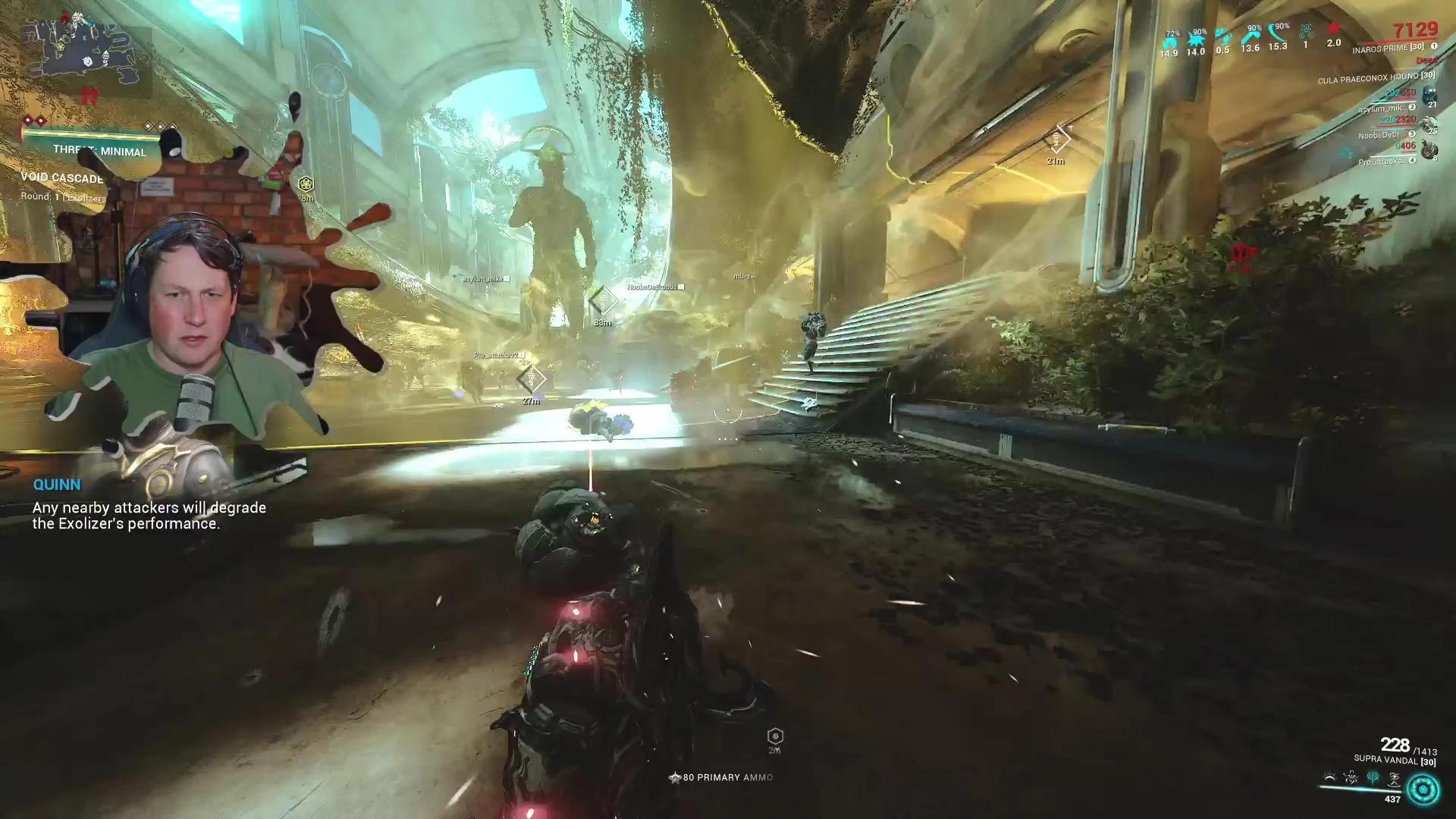
Task: Click the streamer's webcam overlay
Action: coord(190,318)
